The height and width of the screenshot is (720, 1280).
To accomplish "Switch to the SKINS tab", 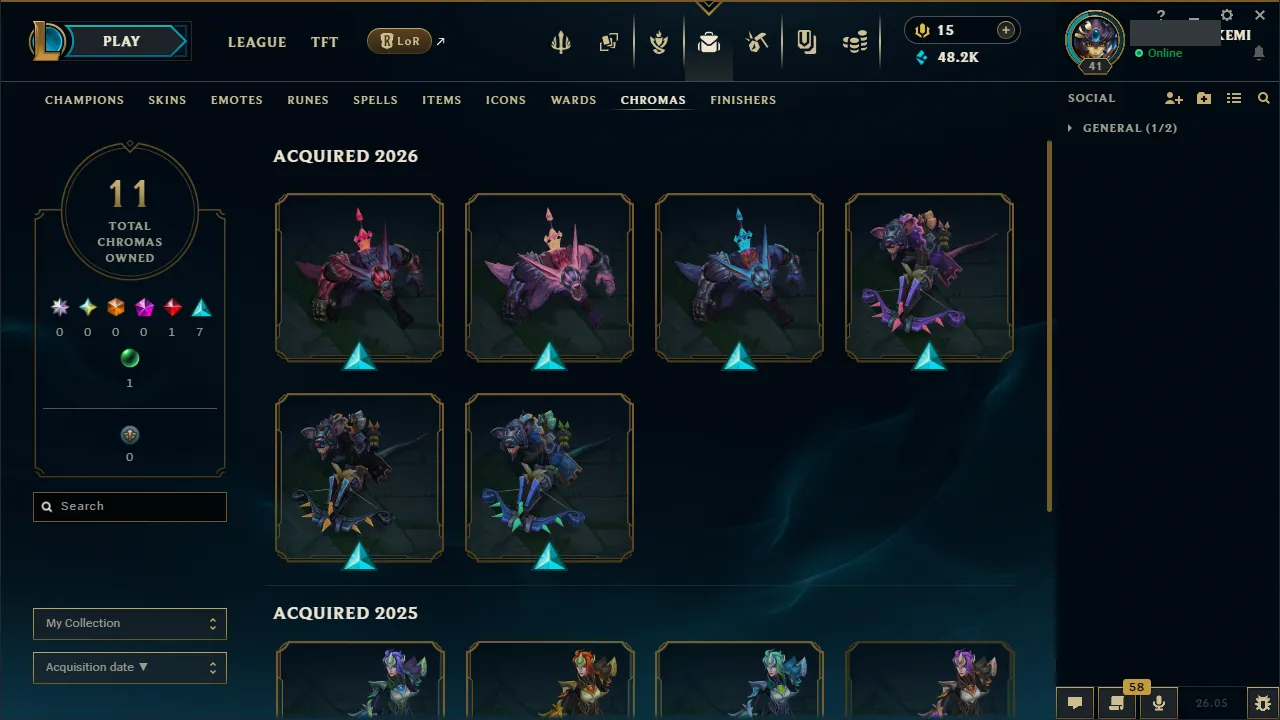I will [x=167, y=100].
